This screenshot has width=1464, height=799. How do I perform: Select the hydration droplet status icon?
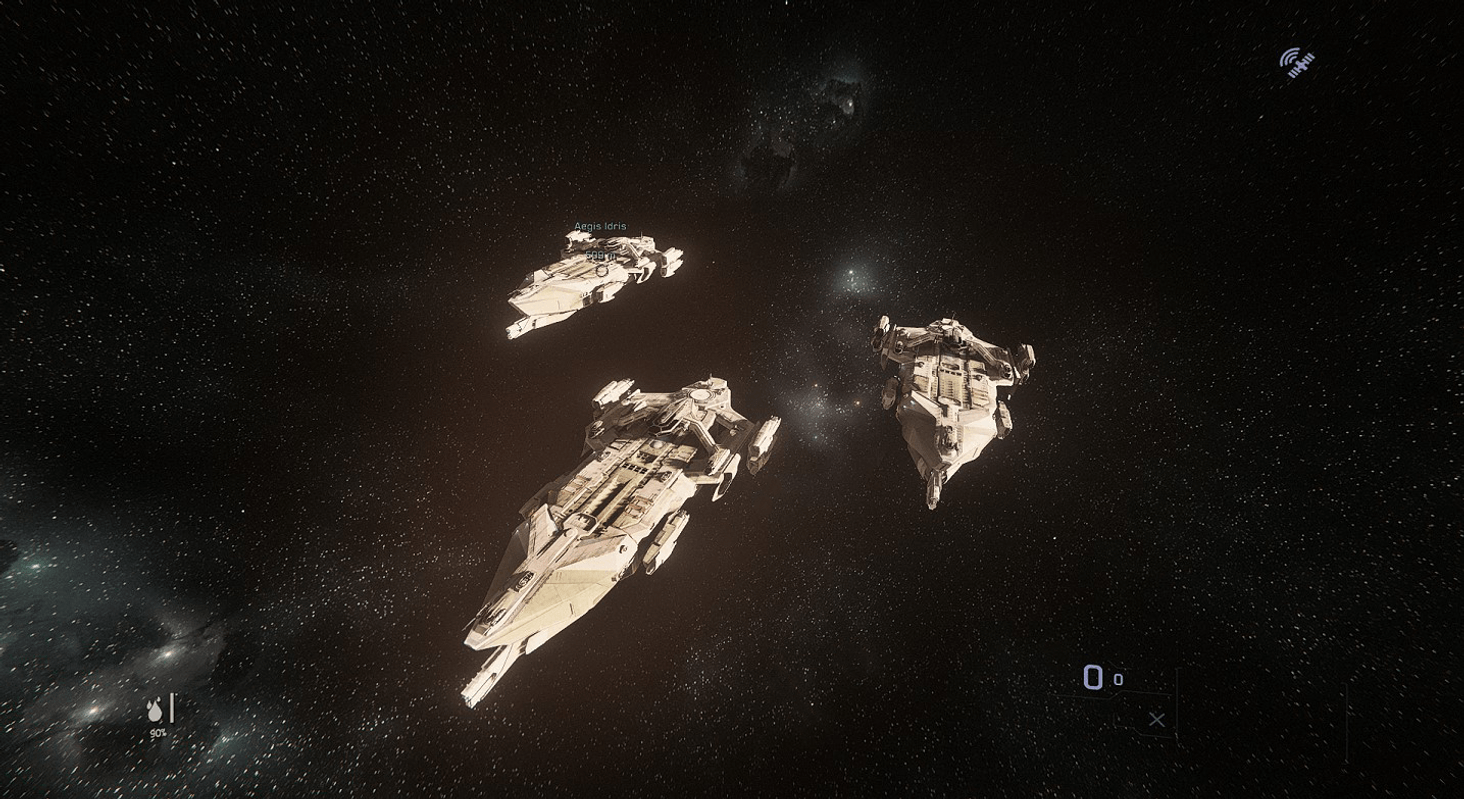[155, 711]
